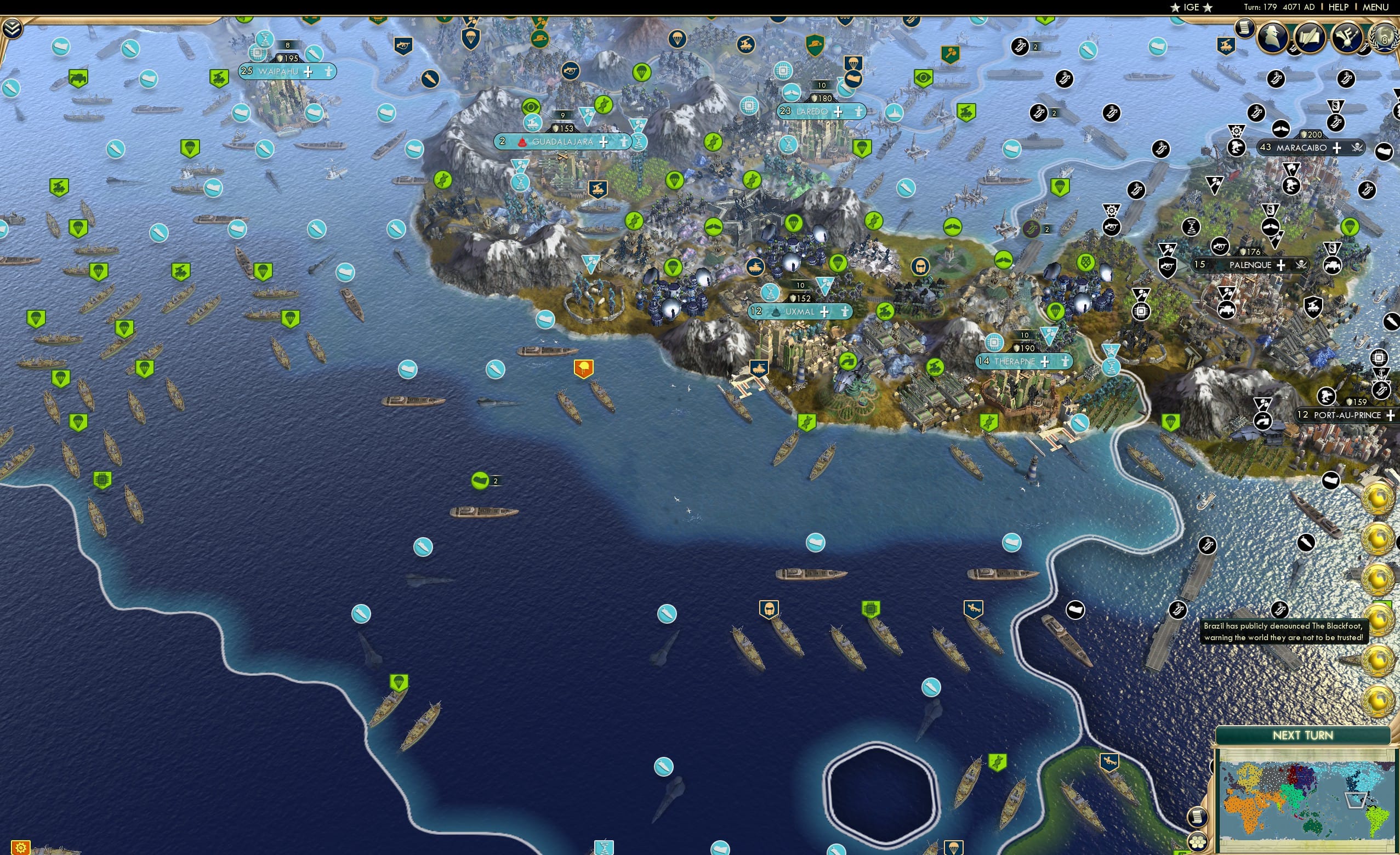The height and width of the screenshot is (855, 1400).
Task: Expand Therapne's production with its plus button
Action: 1045,361
